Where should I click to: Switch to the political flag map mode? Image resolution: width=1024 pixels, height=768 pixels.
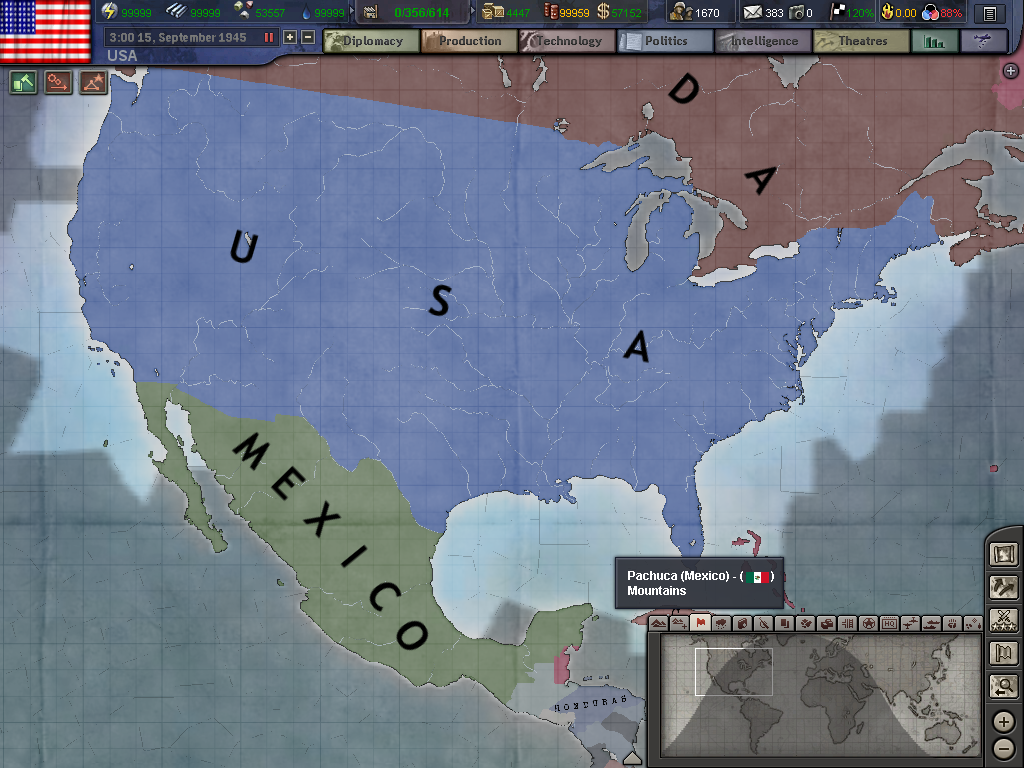tap(700, 623)
